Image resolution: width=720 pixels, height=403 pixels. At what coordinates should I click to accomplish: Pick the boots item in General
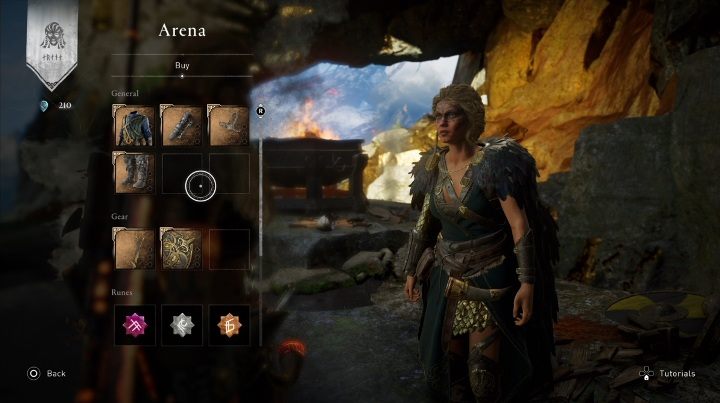[134, 172]
